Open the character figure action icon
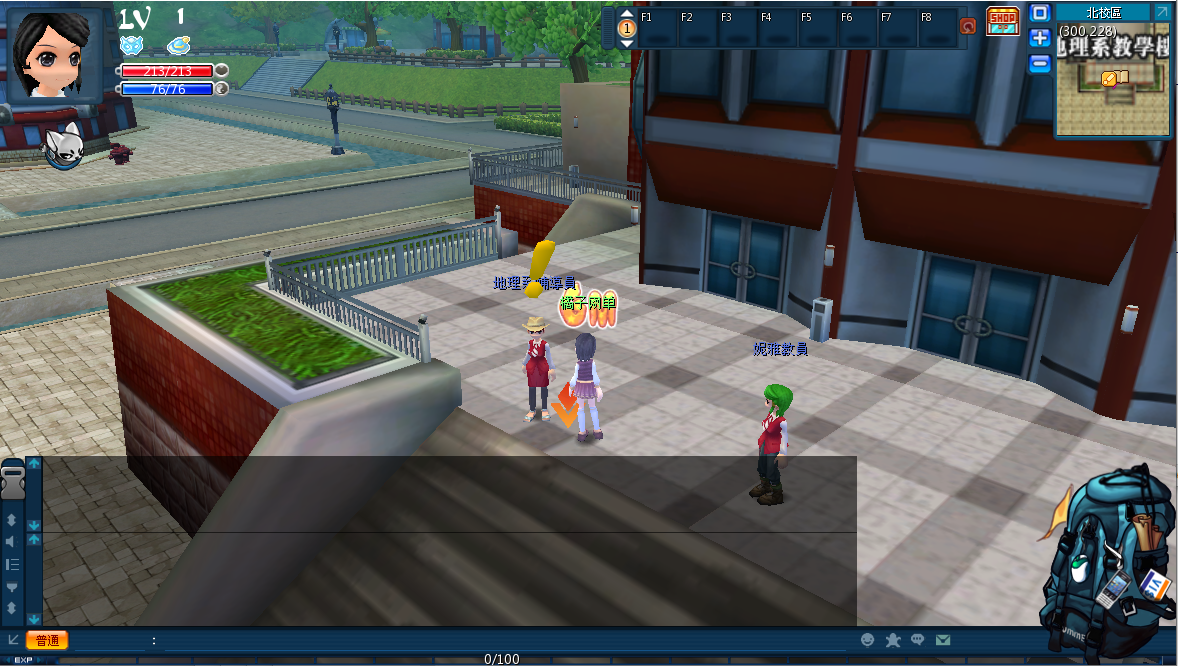The width and height of the screenshot is (1178, 666). 893,640
